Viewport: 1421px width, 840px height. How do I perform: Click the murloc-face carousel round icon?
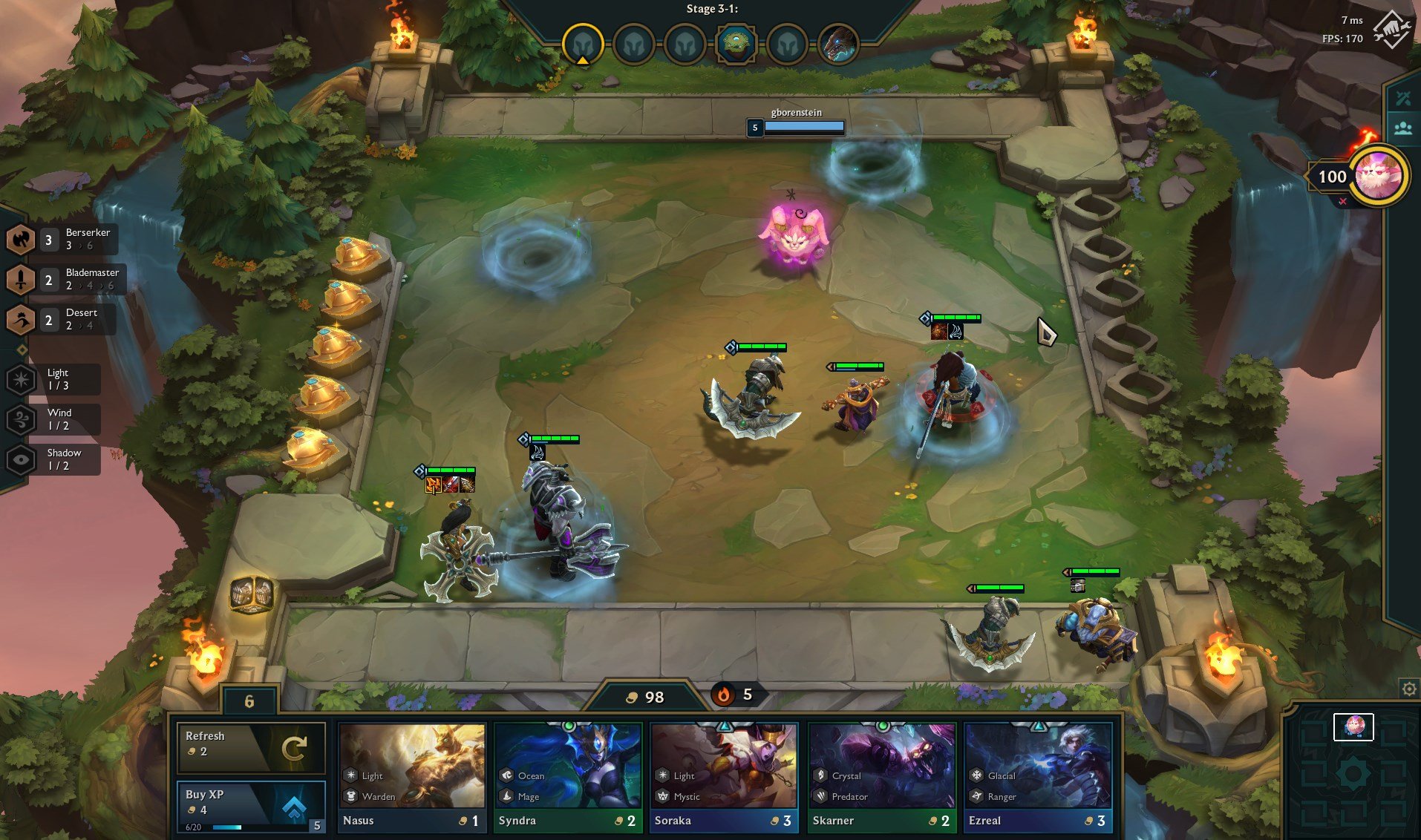pos(735,44)
